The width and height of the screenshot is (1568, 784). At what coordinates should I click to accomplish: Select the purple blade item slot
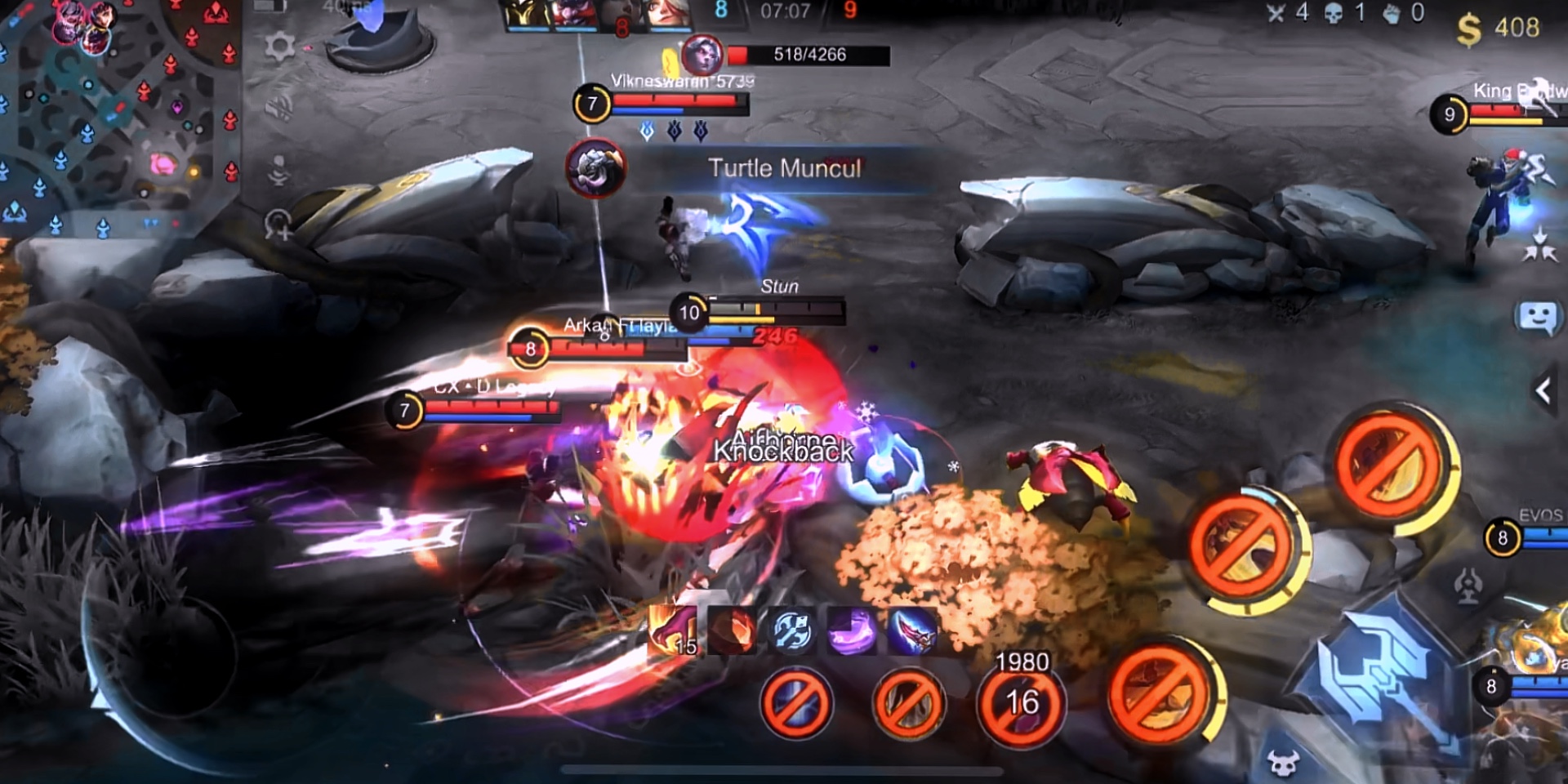(851, 631)
